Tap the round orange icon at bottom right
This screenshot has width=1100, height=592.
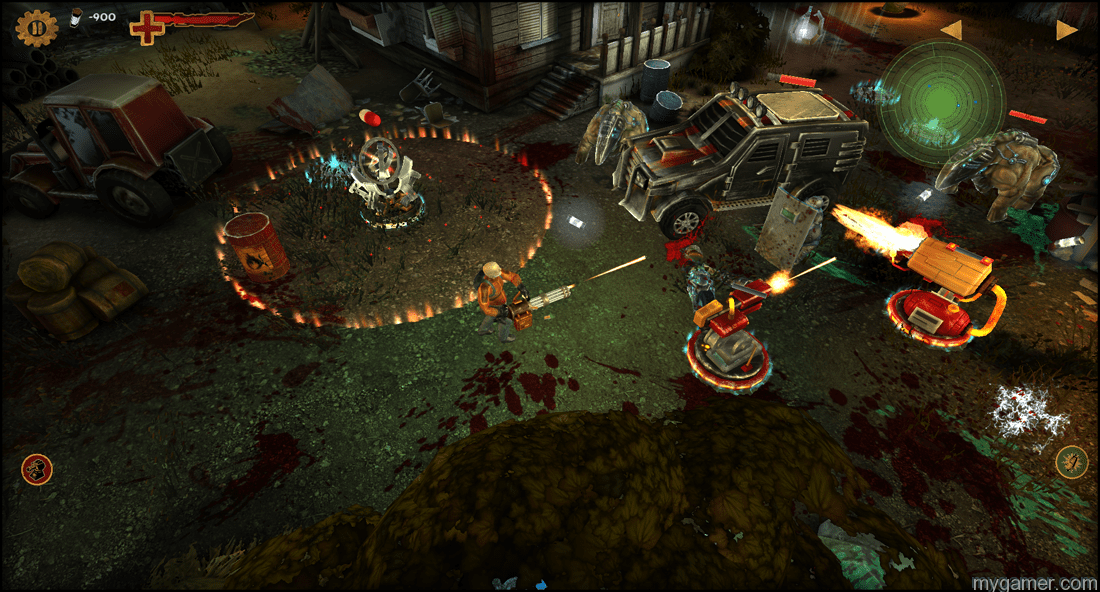(1071, 462)
